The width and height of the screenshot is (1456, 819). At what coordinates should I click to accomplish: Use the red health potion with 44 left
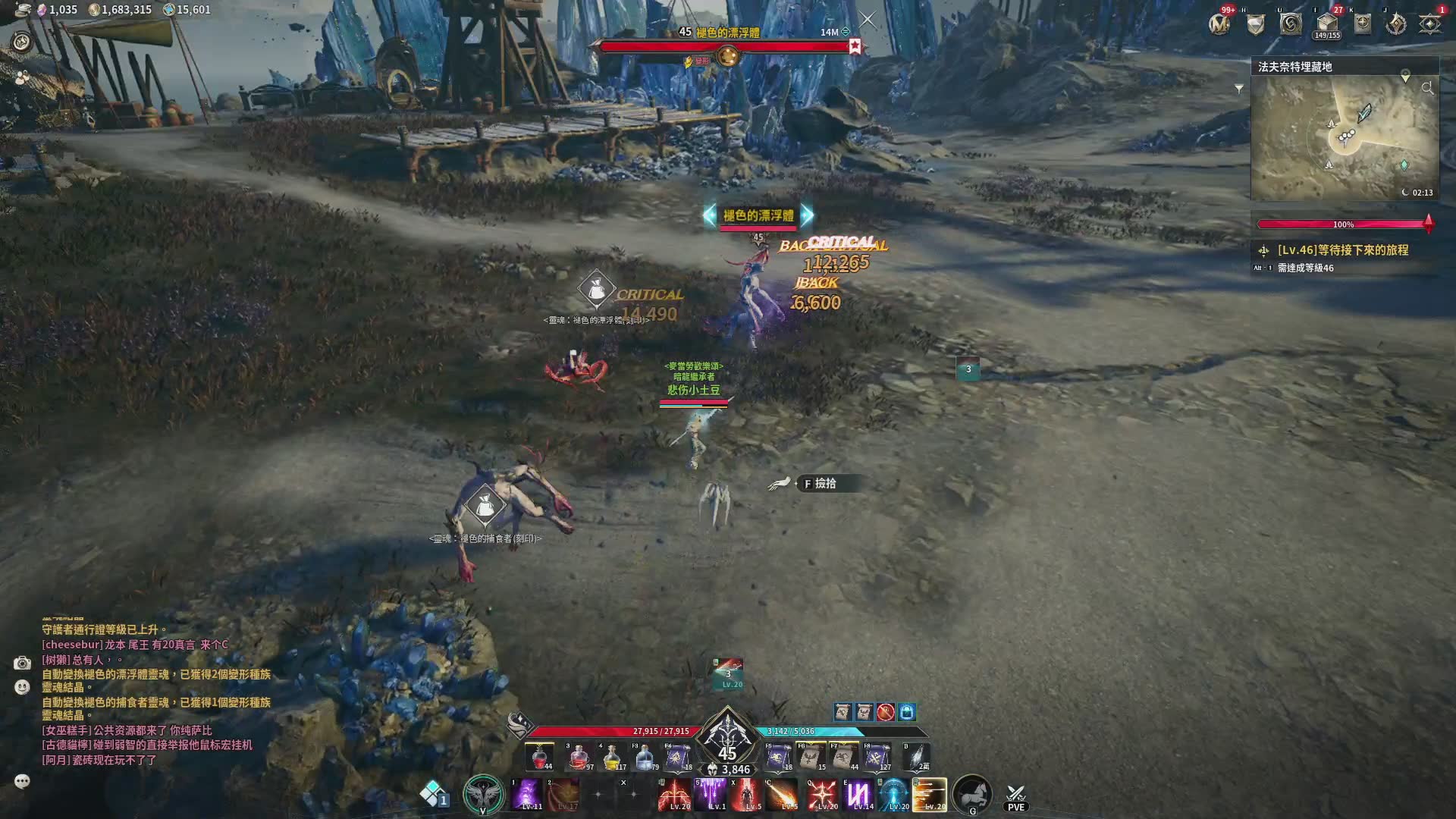(x=540, y=757)
